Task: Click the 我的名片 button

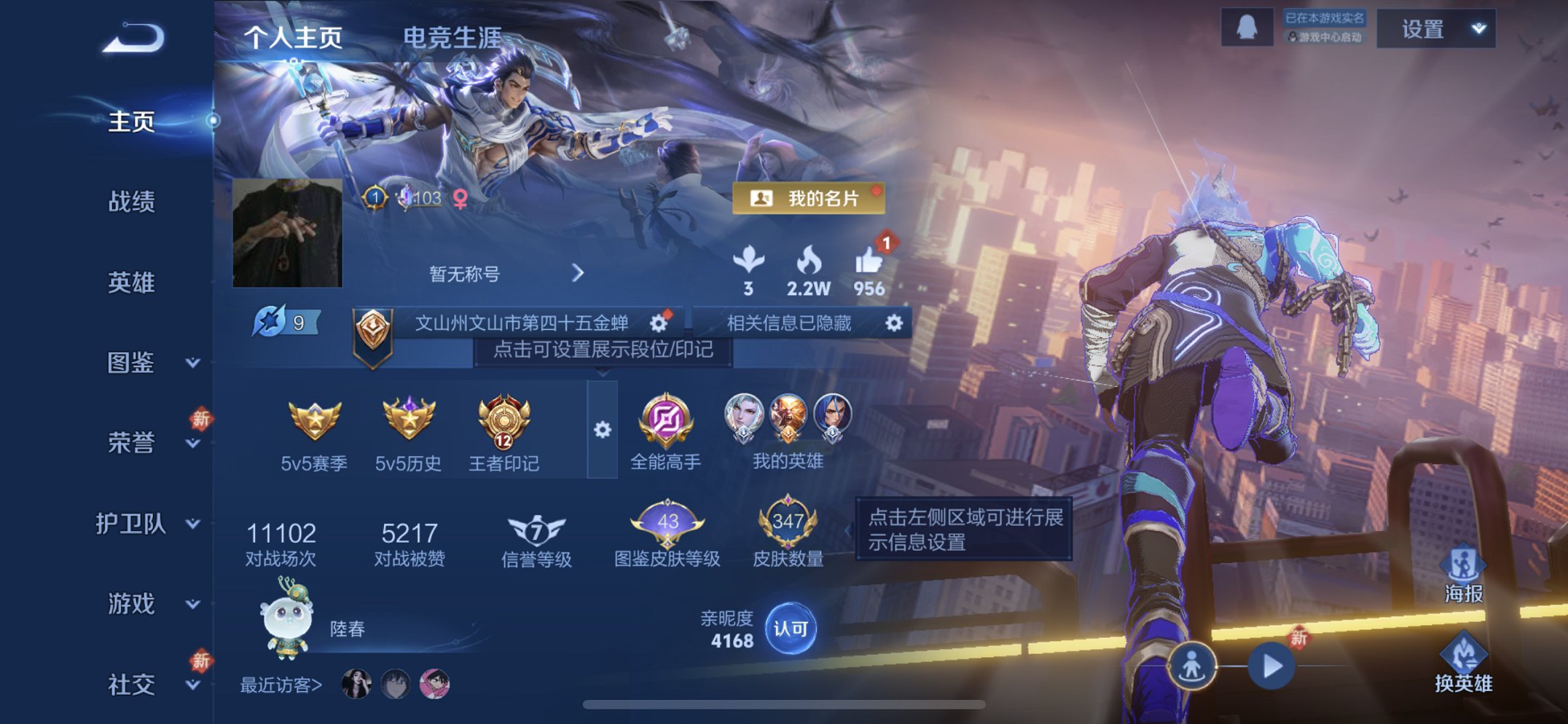Action: [809, 198]
